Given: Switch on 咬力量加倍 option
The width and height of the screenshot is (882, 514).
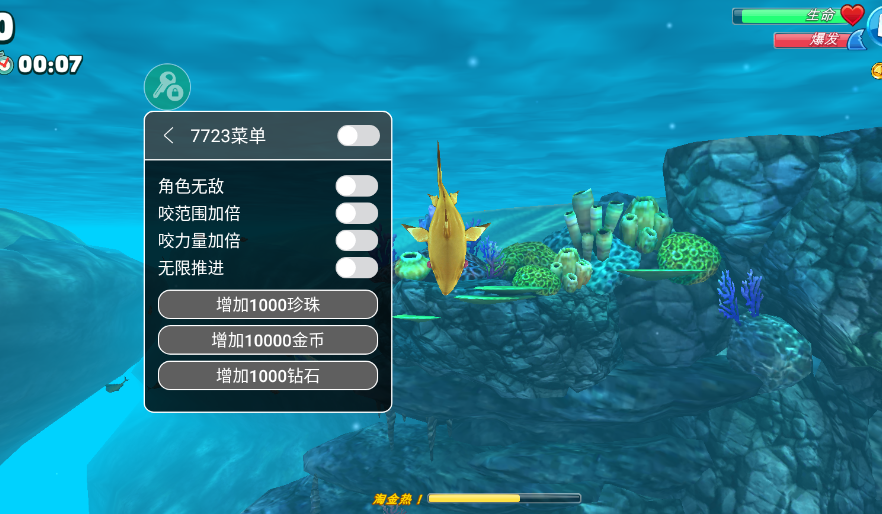Looking at the screenshot, I should [x=356, y=240].
